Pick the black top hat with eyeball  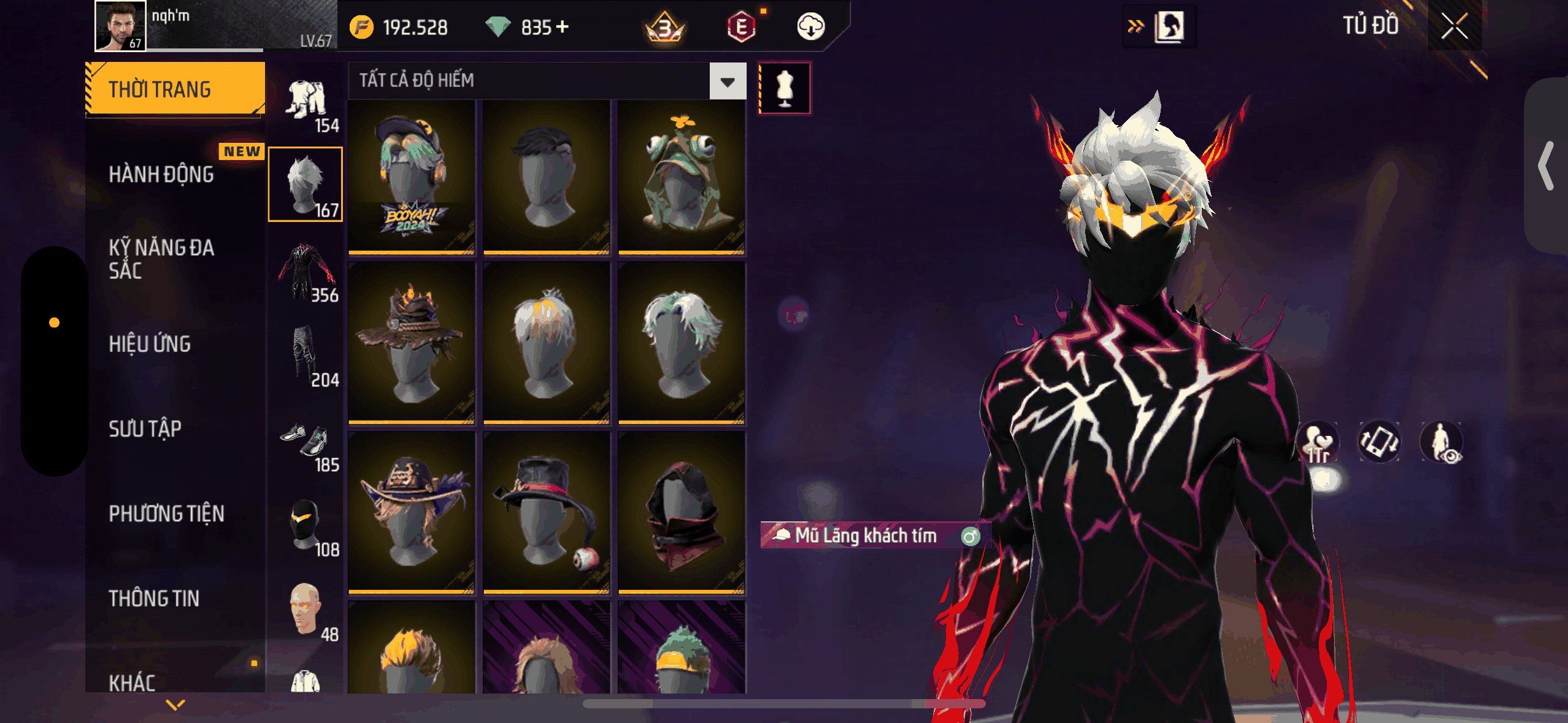[x=546, y=512]
